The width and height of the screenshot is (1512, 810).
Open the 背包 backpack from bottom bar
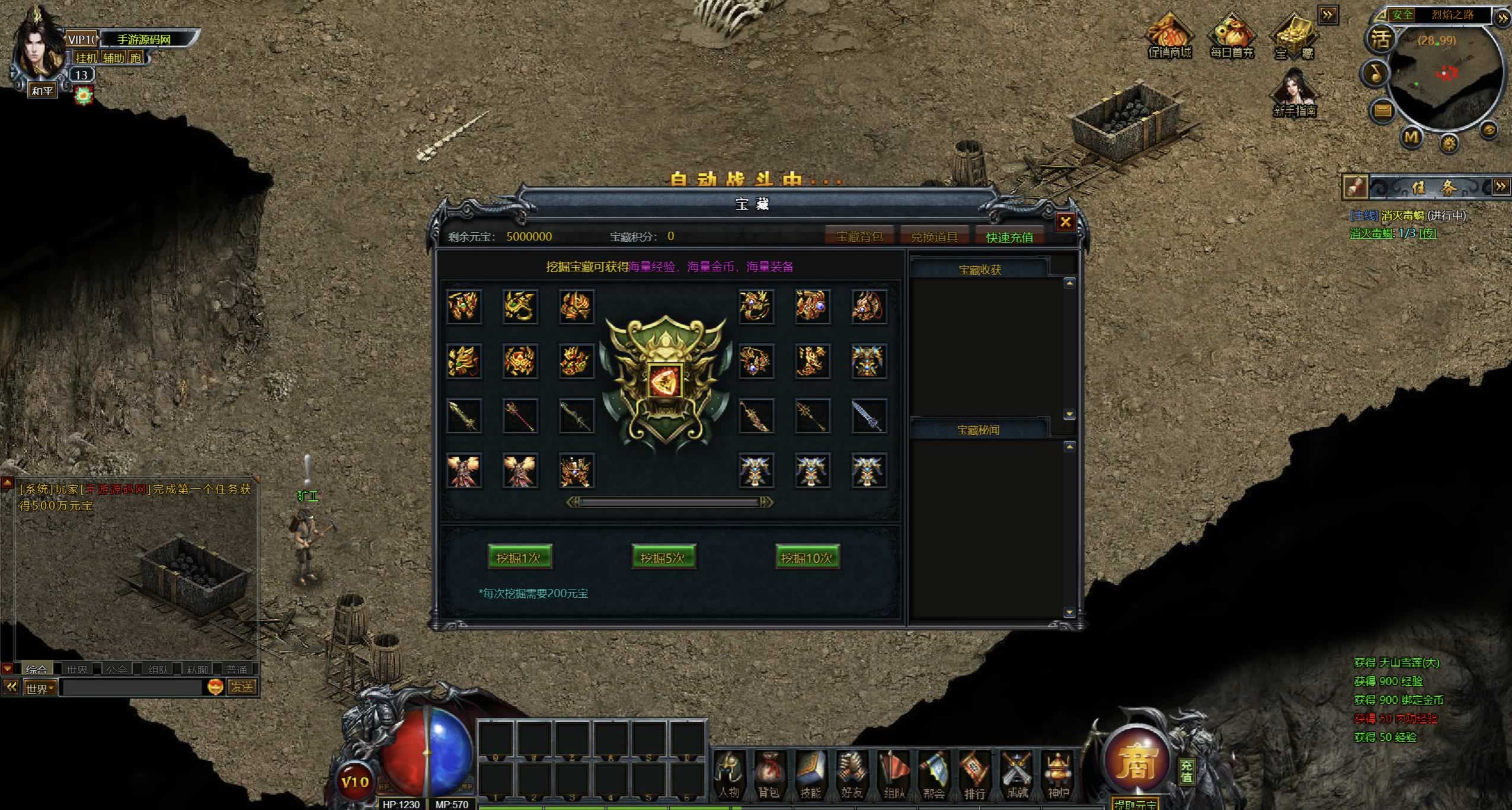coord(769,774)
